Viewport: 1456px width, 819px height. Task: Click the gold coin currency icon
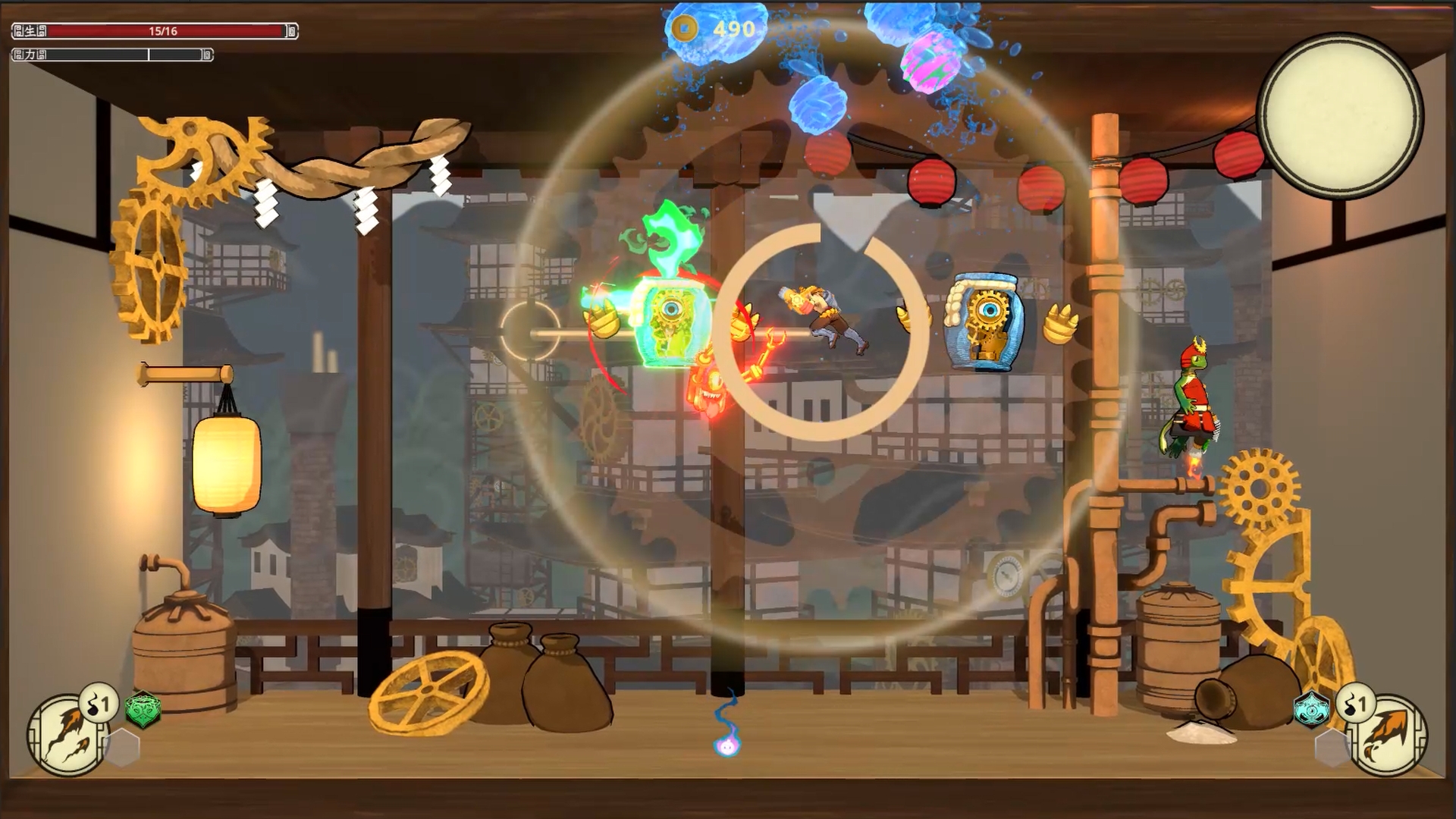click(686, 28)
